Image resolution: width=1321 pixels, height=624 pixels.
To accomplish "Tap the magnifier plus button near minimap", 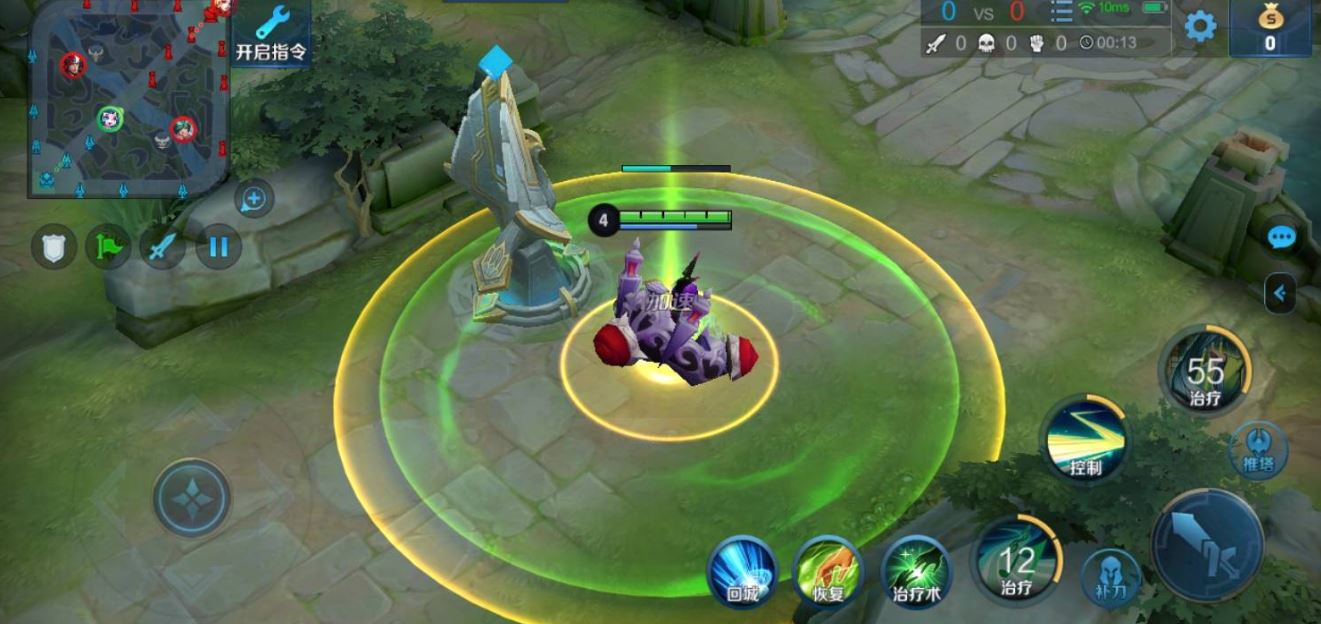I will [254, 199].
